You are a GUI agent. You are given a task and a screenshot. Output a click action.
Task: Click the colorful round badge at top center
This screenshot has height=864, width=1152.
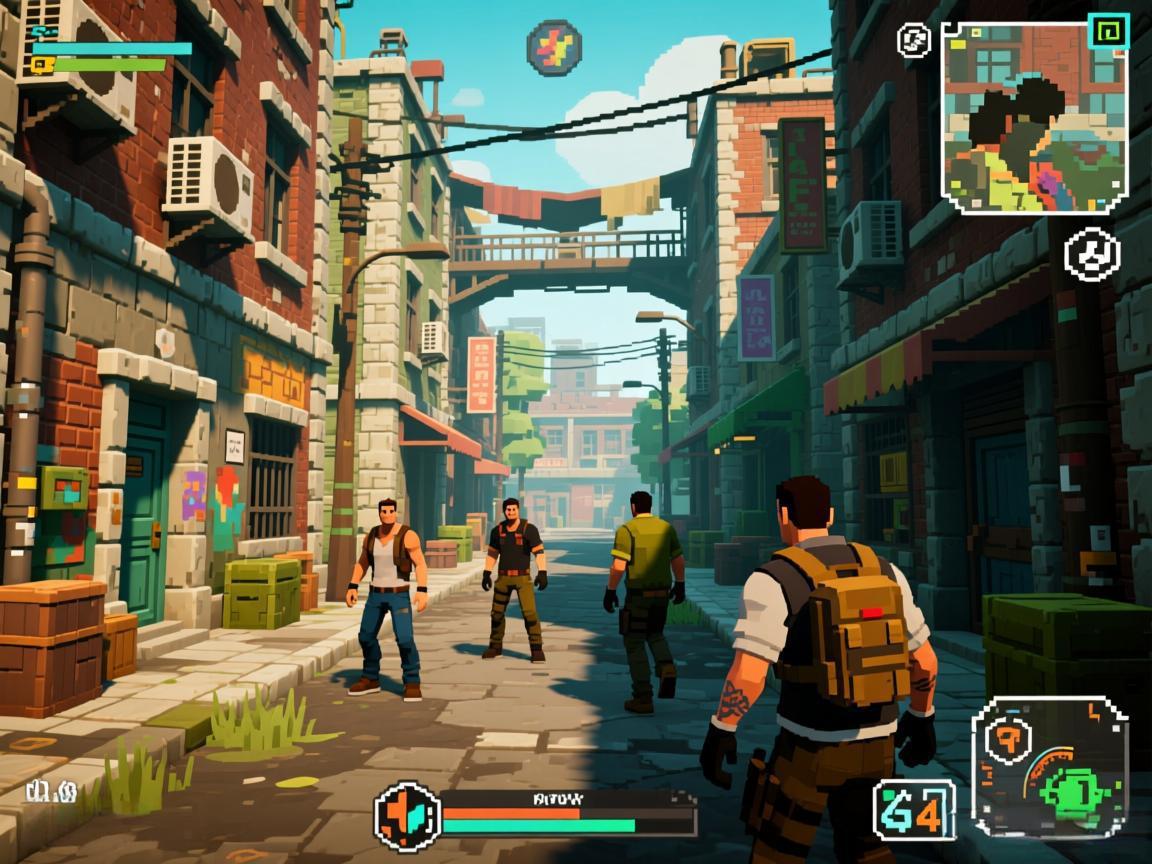554,47
